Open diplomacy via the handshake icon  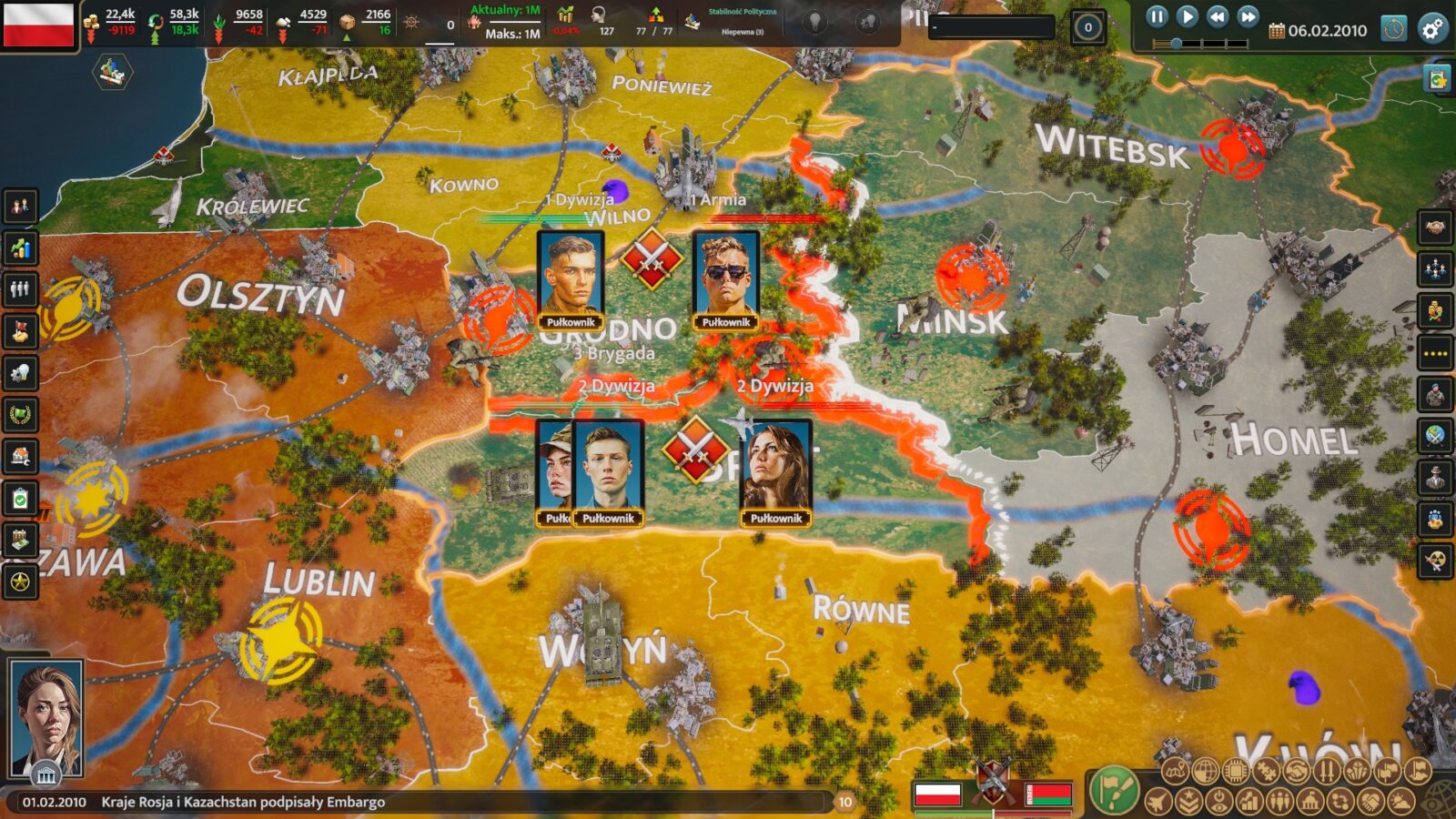click(1435, 227)
